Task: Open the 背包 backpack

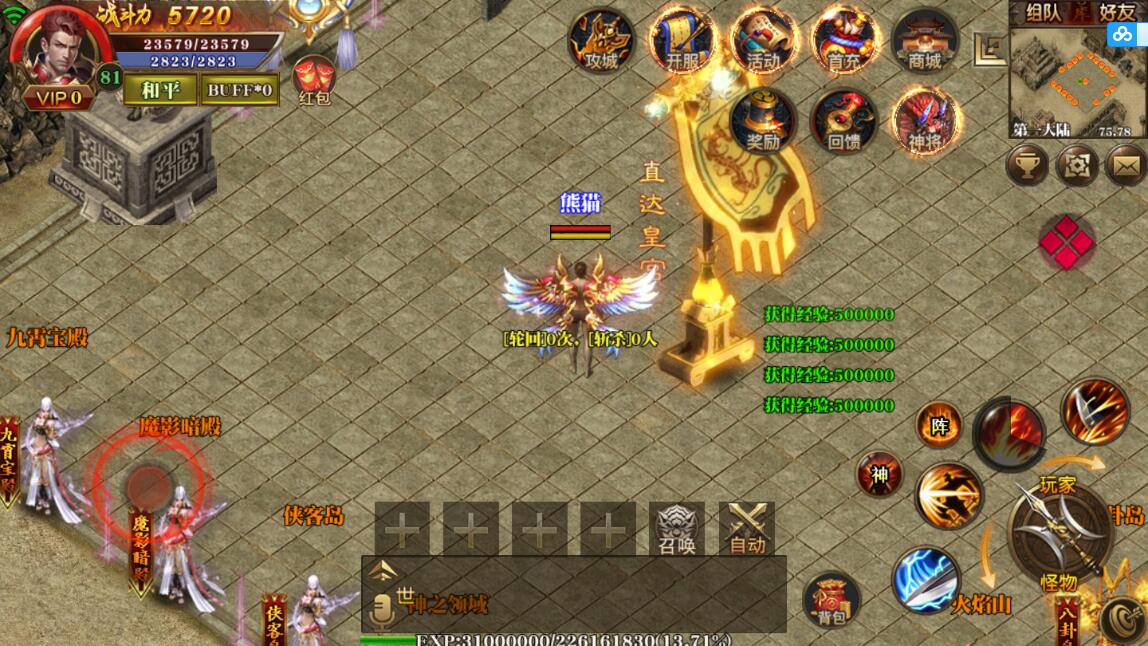Action: 832,600
